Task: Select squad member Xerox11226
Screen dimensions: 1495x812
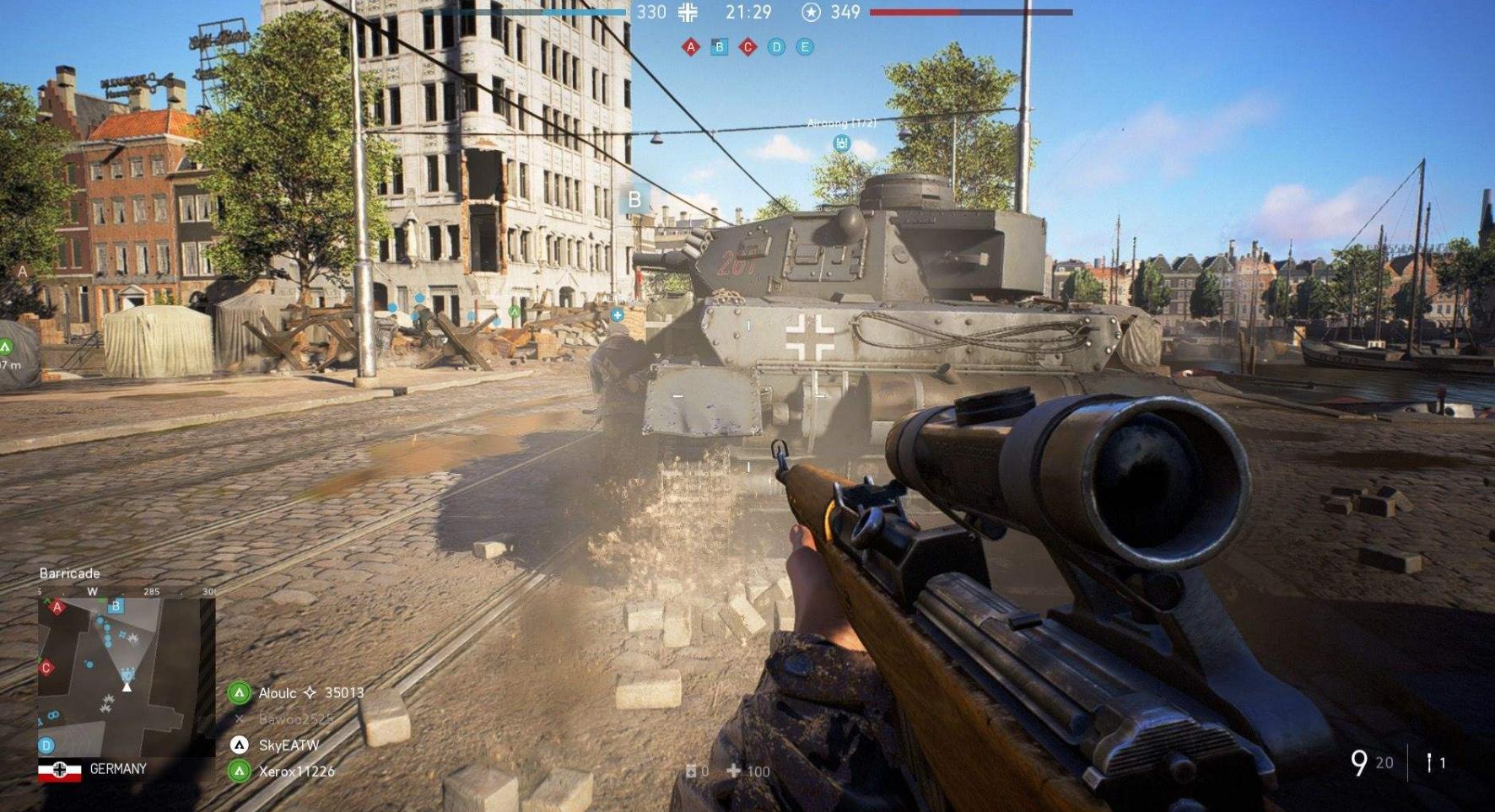Action: [296, 771]
